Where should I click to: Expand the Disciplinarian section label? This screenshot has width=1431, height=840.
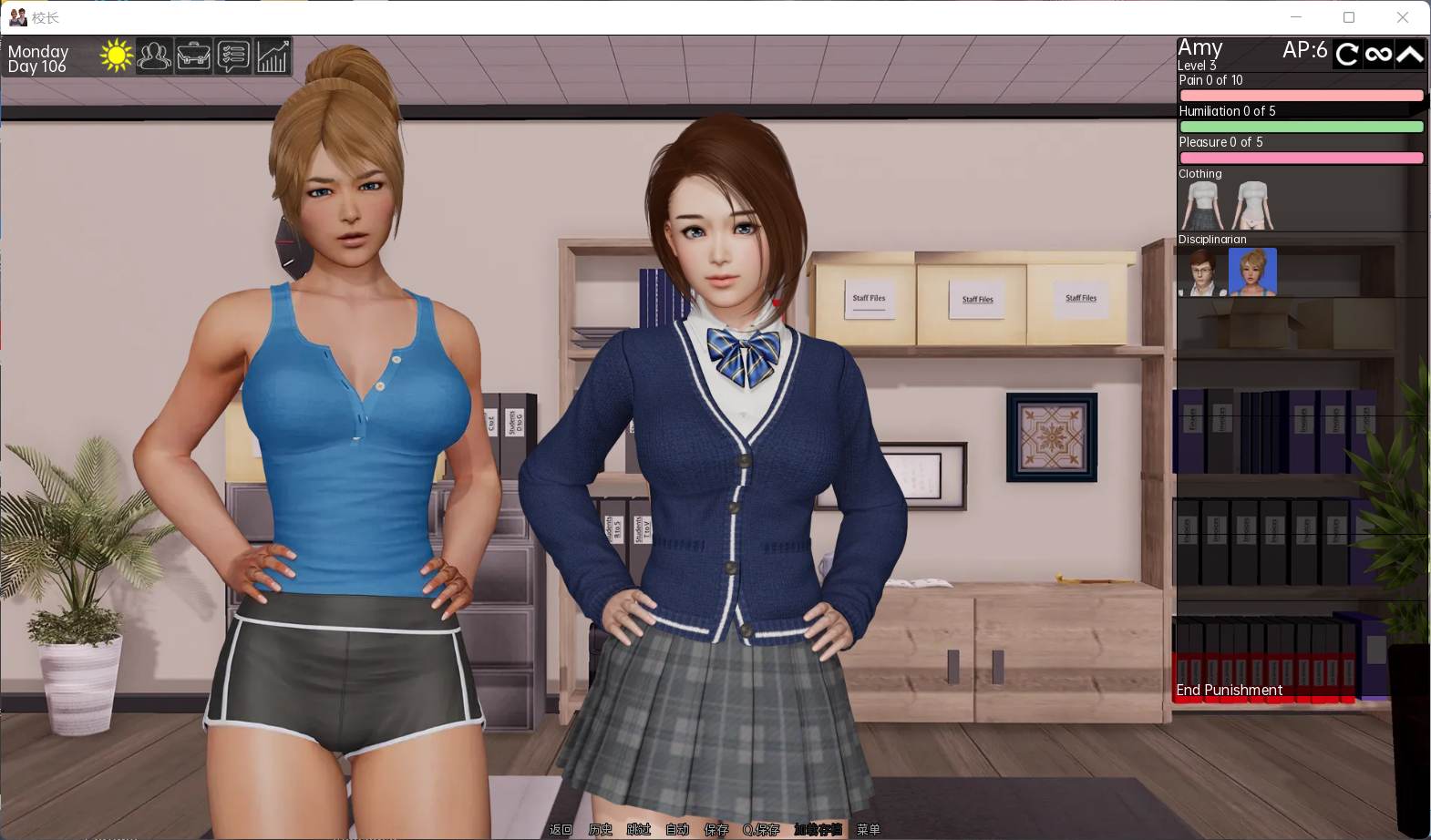coord(1212,239)
